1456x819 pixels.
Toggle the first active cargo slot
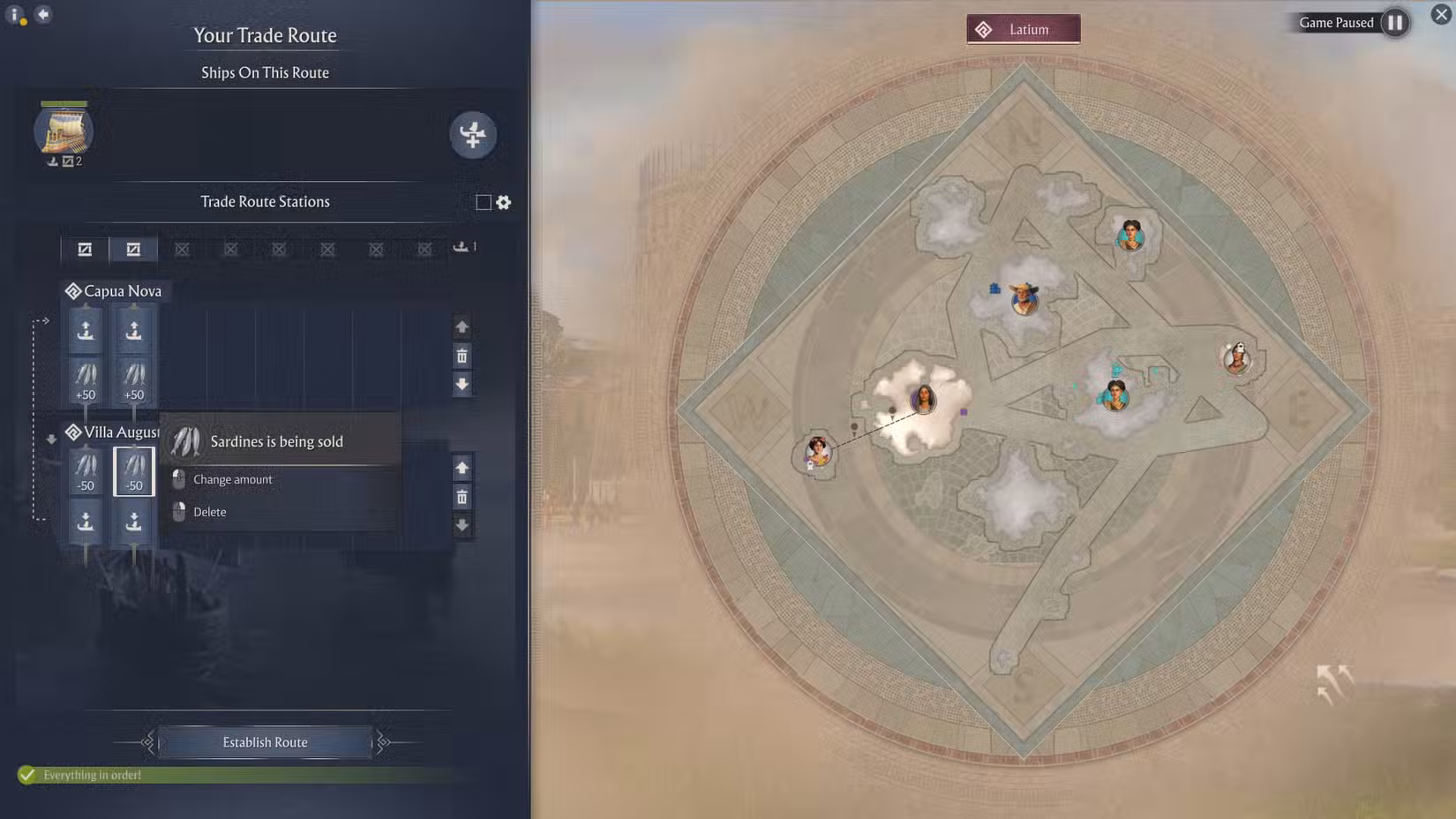[84, 248]
